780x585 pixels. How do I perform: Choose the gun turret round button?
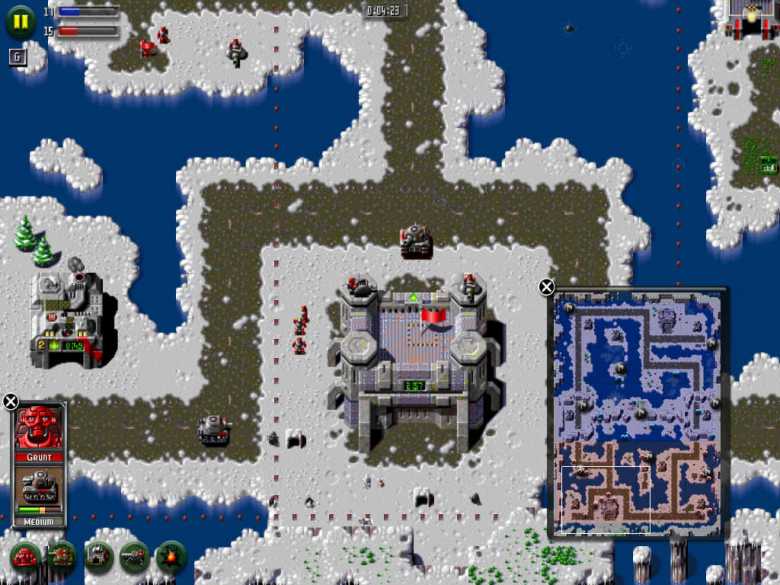(134, 555)
